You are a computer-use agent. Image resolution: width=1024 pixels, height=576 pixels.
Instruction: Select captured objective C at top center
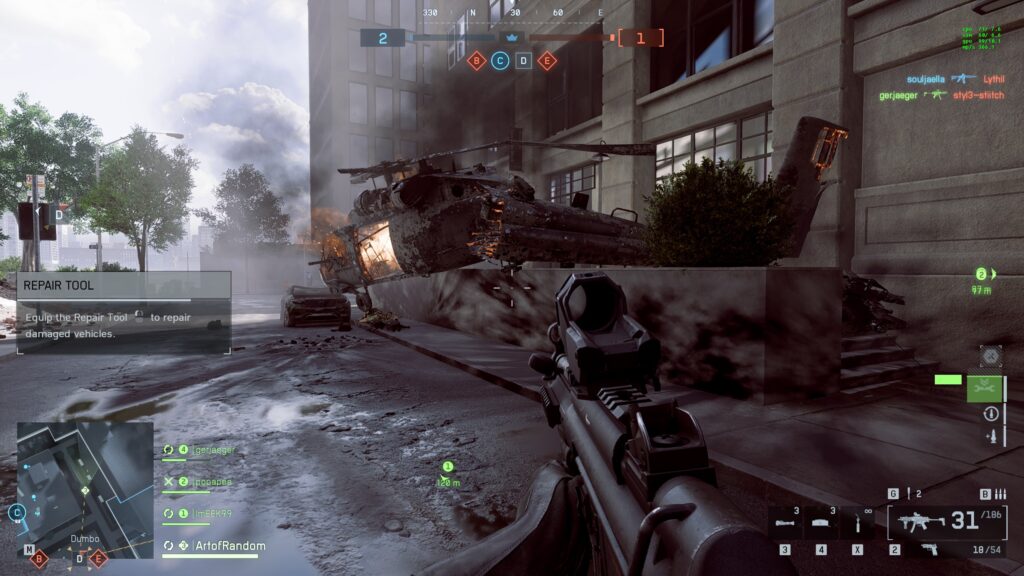[x=500, y=61]
